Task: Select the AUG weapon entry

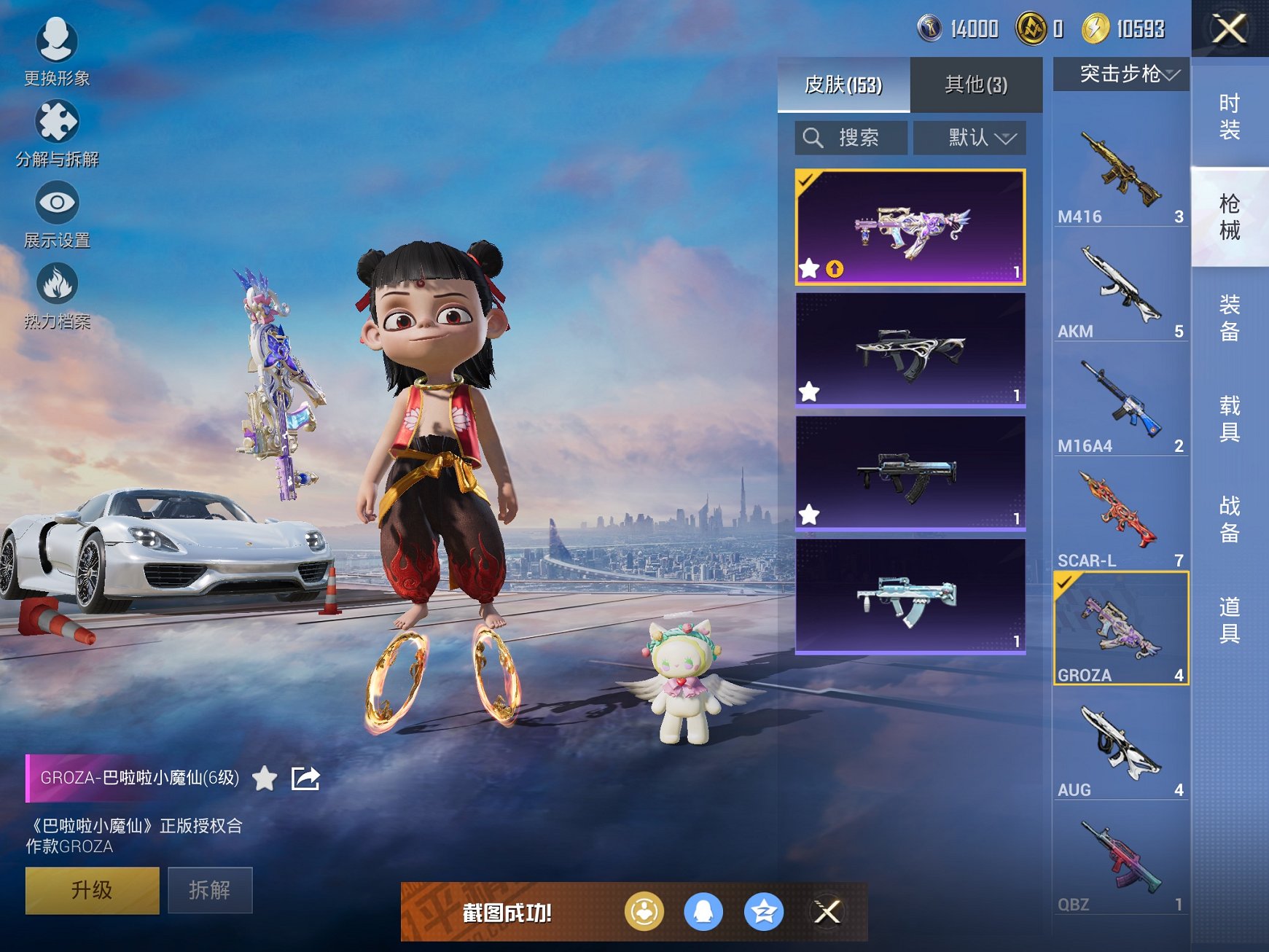Action: [1120, 749]
